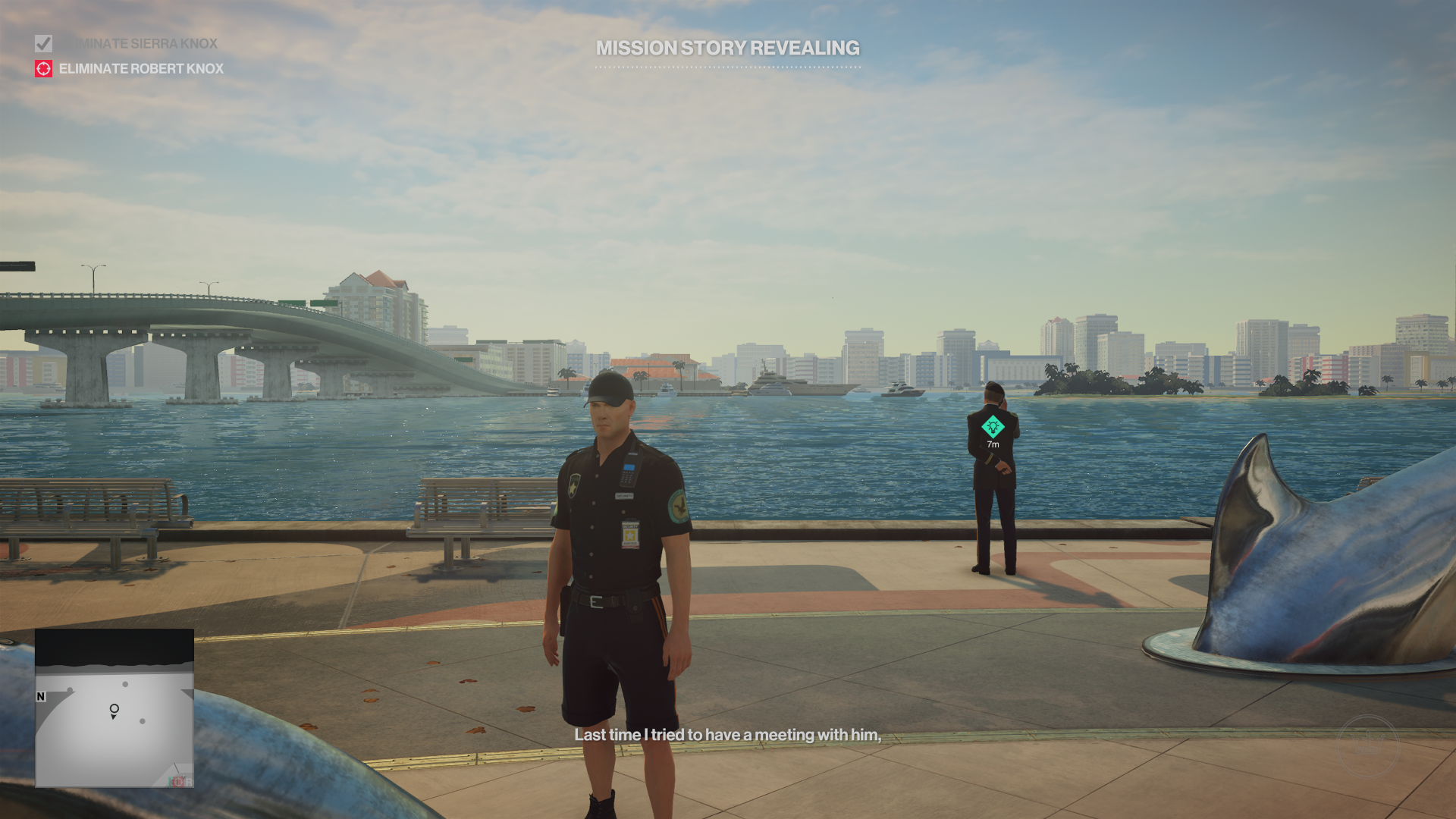Screen dimensions: 1456x819
Task: Expand the objectives list at the top left
Action: 114,56
